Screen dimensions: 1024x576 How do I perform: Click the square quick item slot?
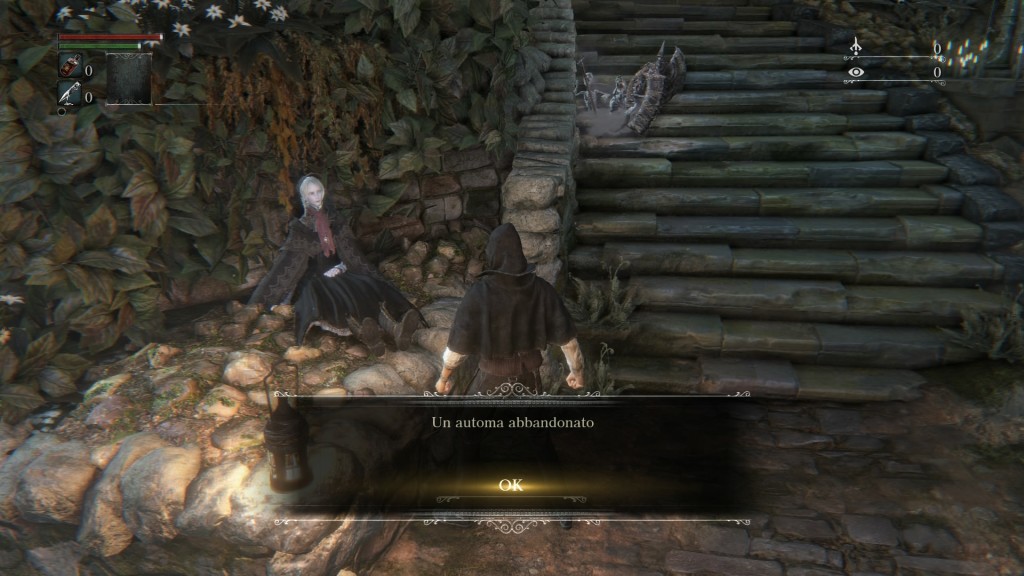pyautogui.click(x=129, y=79)
